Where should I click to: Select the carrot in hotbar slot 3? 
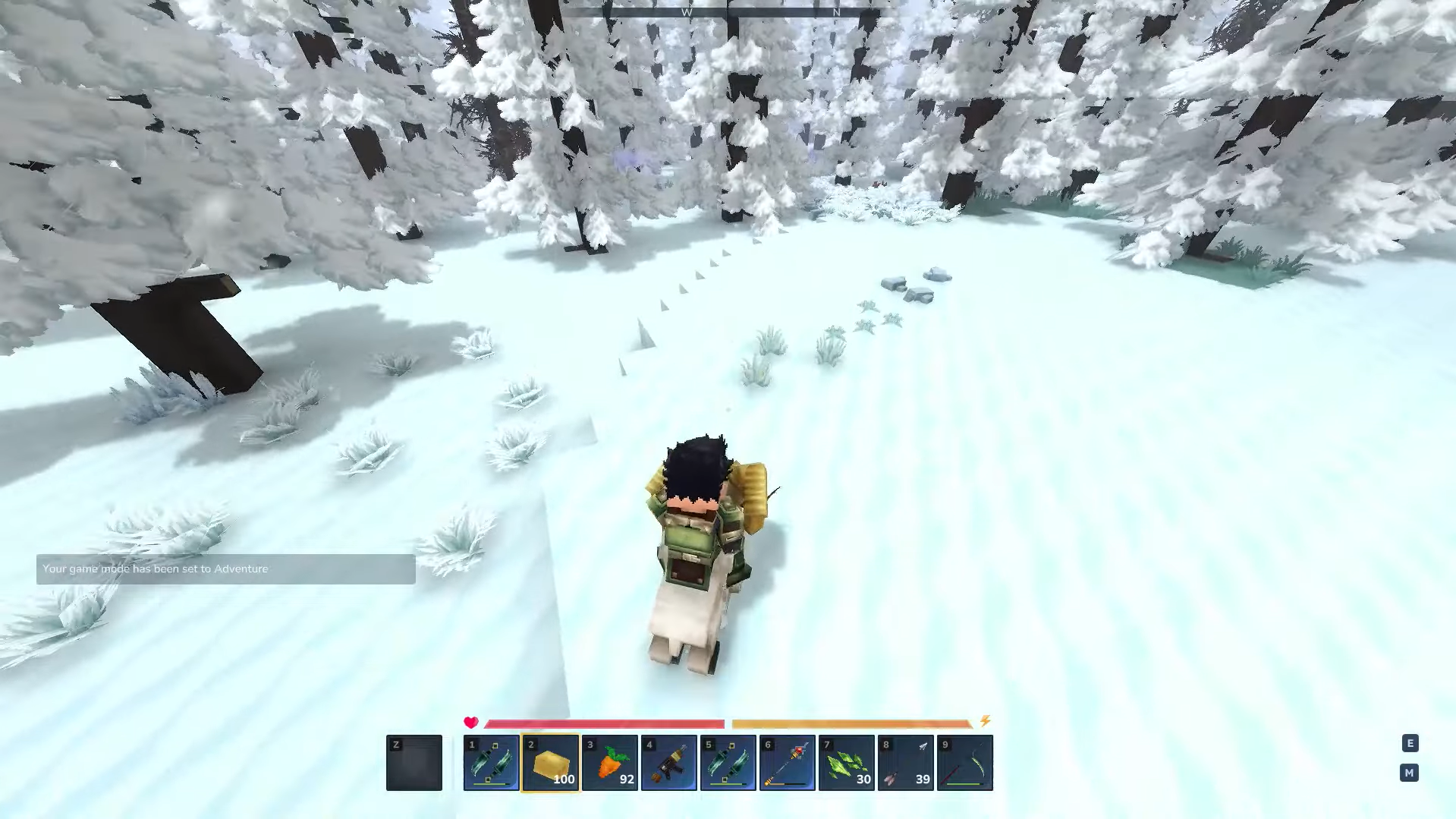[609, 762]
